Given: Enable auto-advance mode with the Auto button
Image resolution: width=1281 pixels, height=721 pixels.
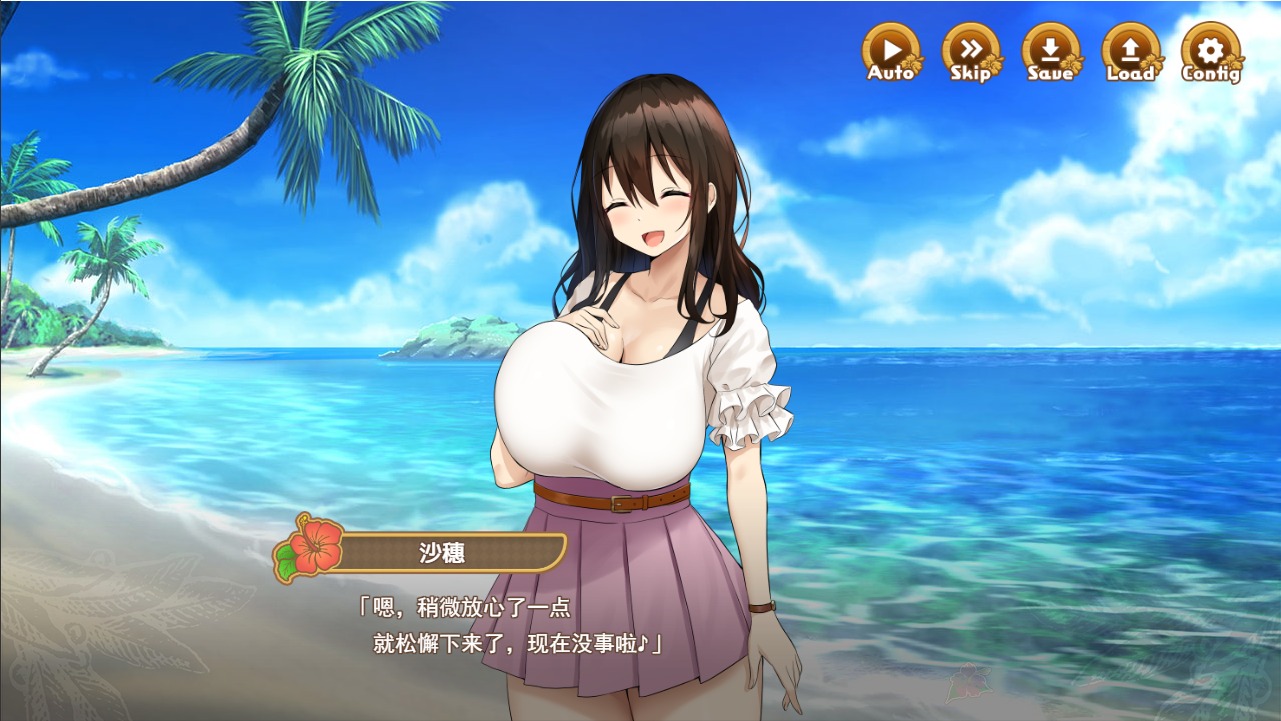Looking at the screenshot, I should pyautogui.click(x=889, y=50).
